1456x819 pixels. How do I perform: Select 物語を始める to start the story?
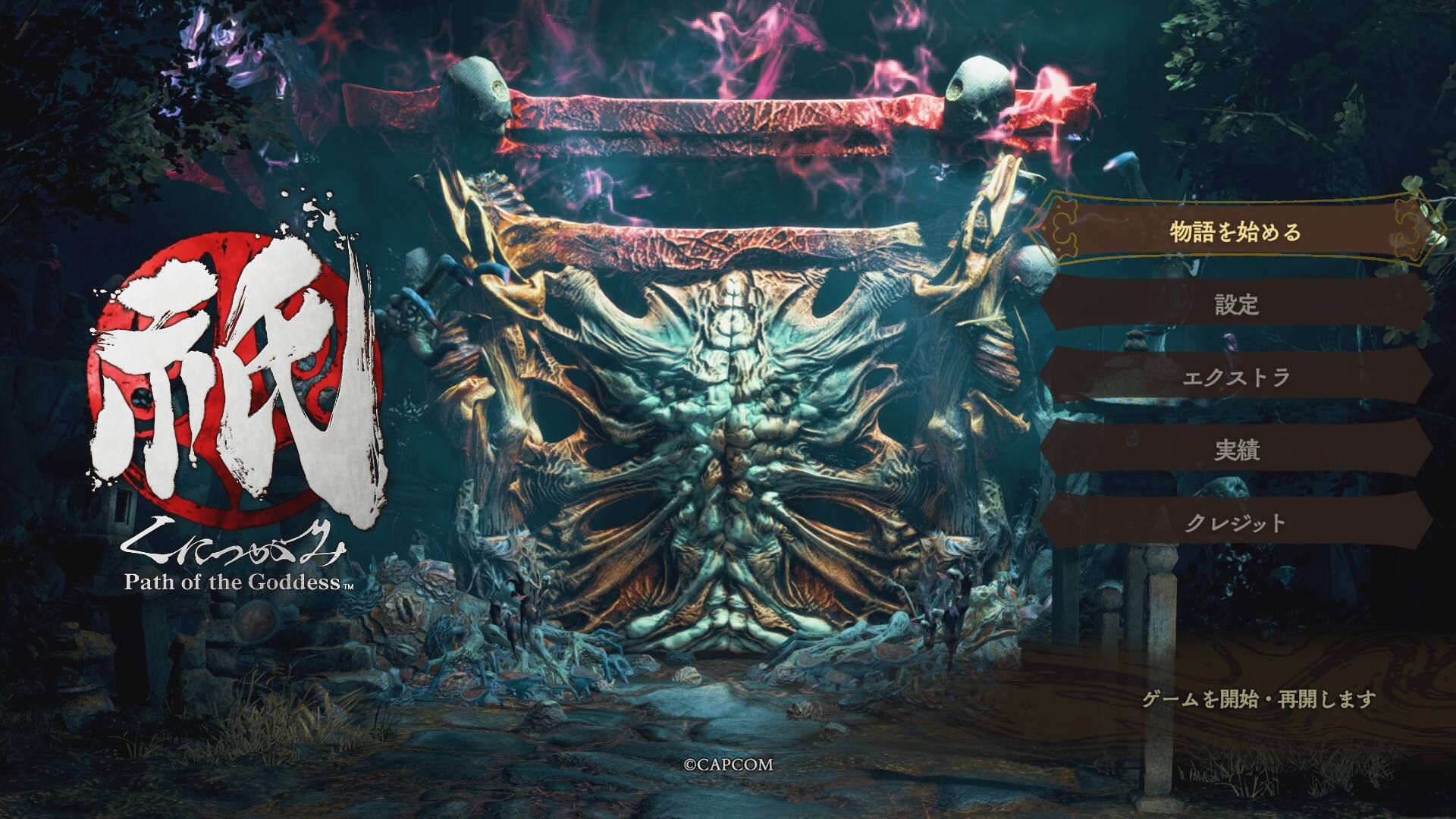[1235, 231]
